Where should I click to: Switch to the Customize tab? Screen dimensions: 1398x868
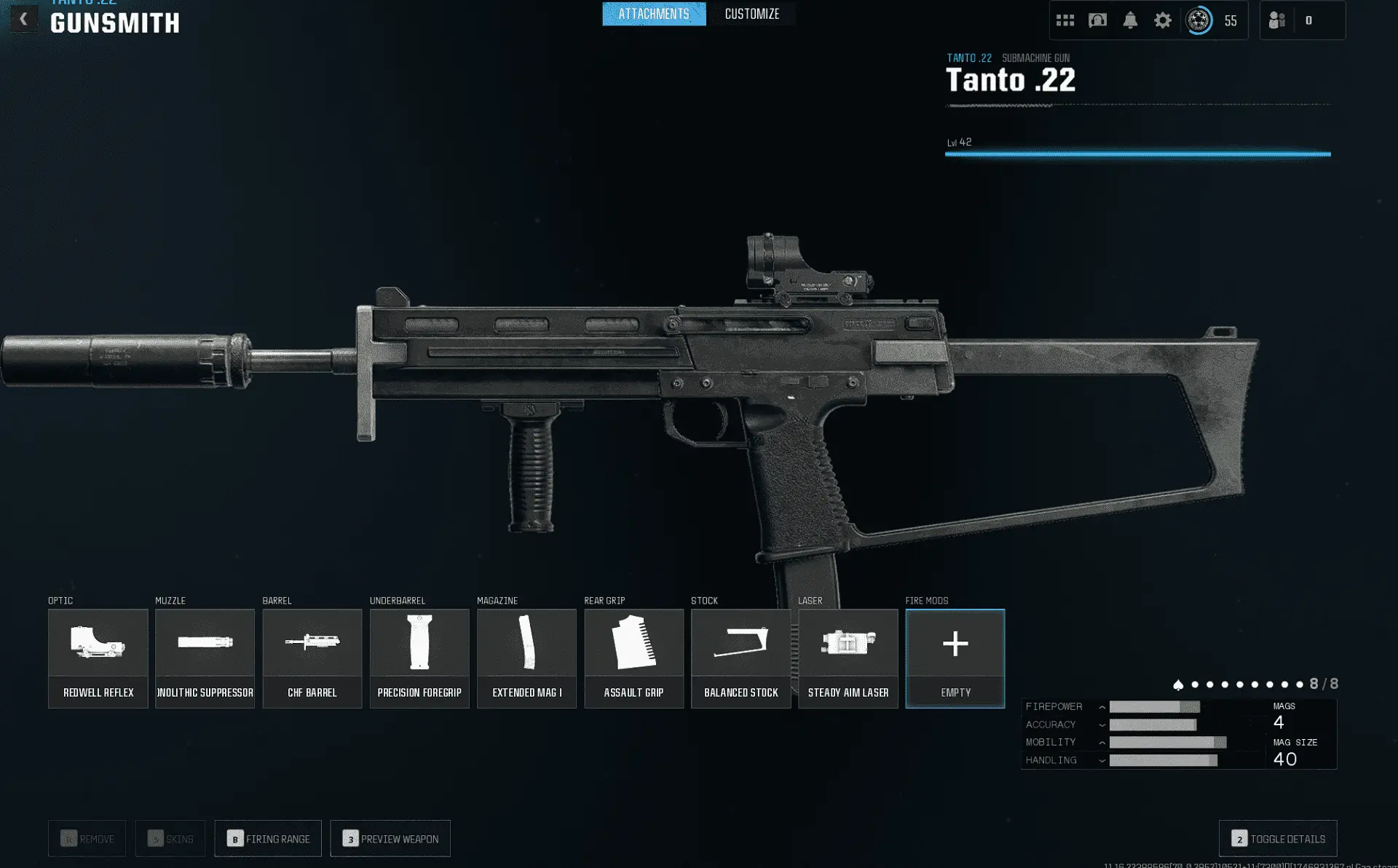click(x=751, y=14)
